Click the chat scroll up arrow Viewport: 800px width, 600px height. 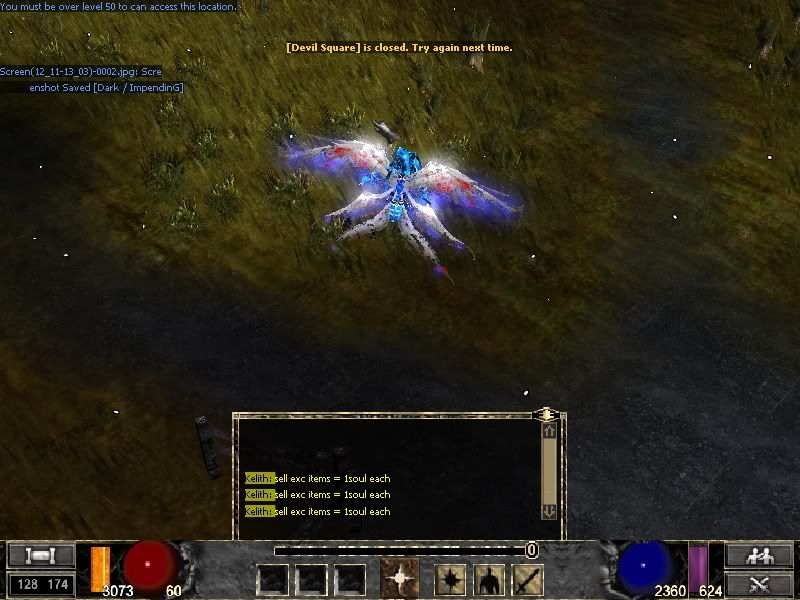coord(548,432)
